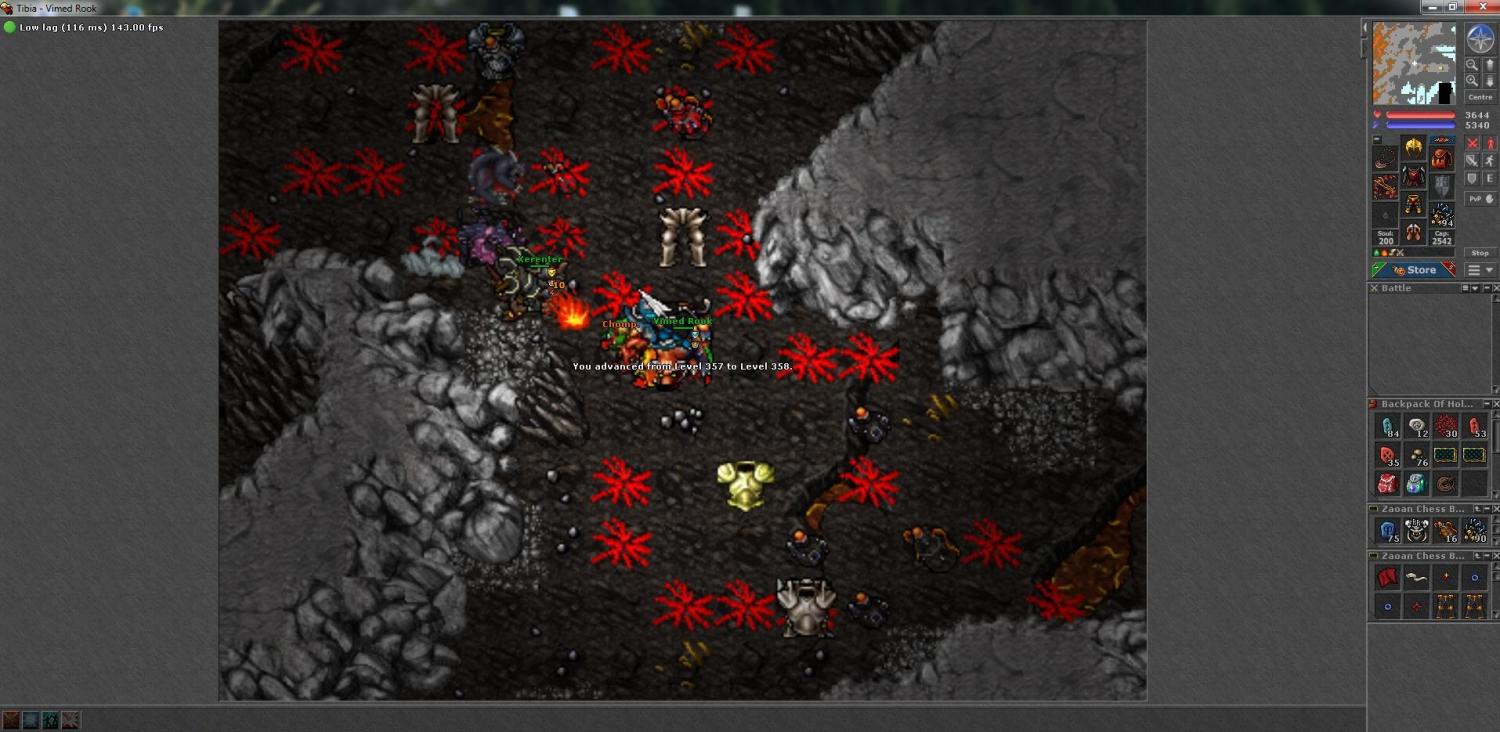This screenshot has height=732, width=1500.
Task: Select the red armor equipment slot
Action: click(1413, 177)
